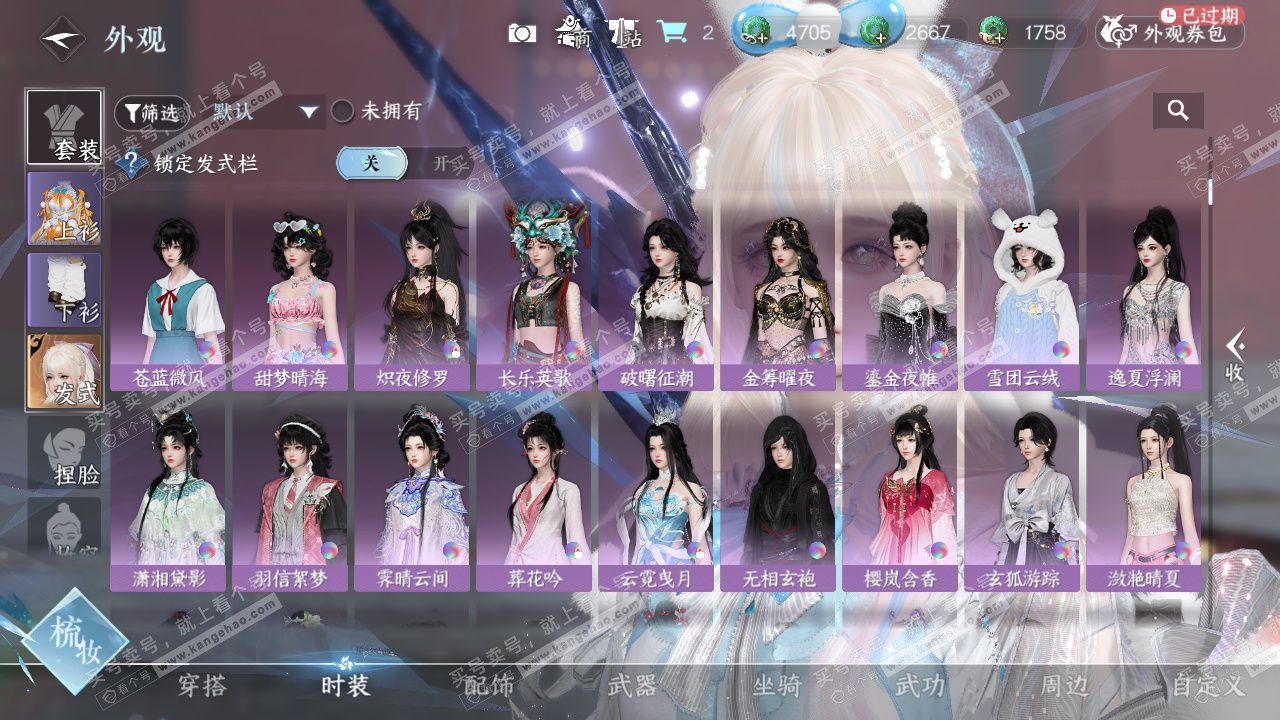Open the shopping cart icon
This screenshot has width=1280, height=720.
click(x=671, y=33)
